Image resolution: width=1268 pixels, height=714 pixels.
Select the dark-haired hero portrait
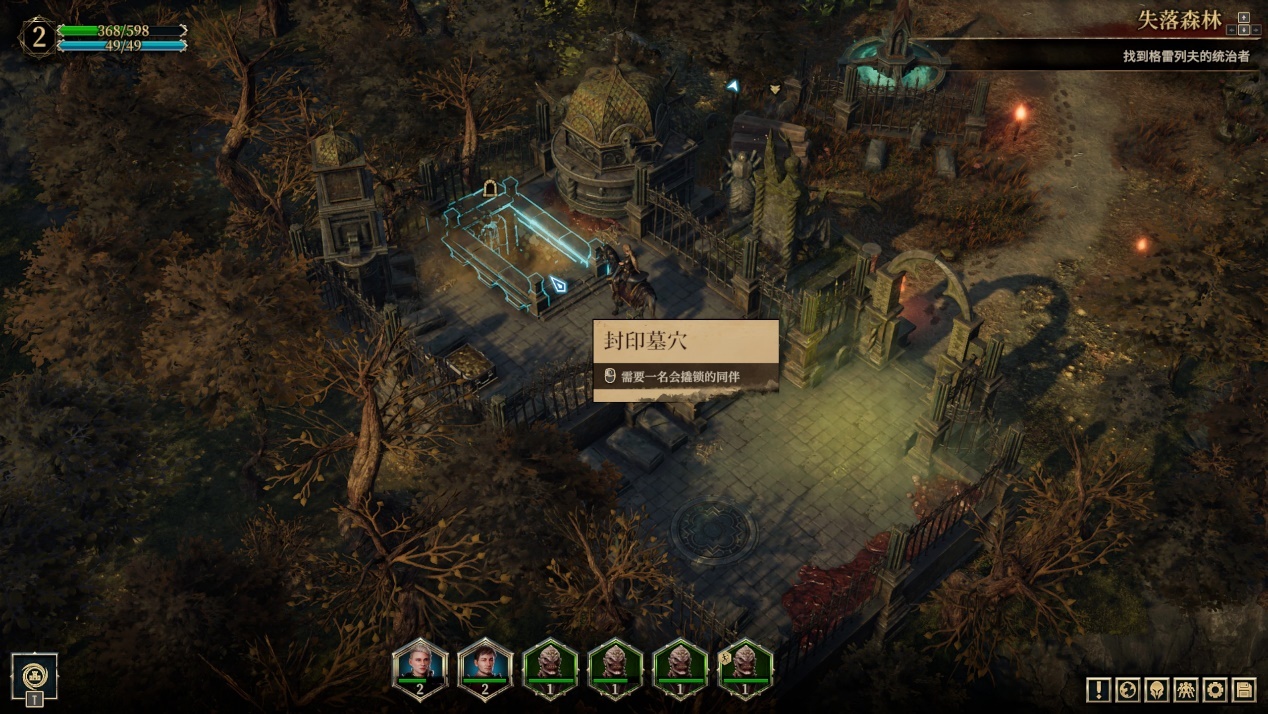pyautogui.click(x=485, y=667)
